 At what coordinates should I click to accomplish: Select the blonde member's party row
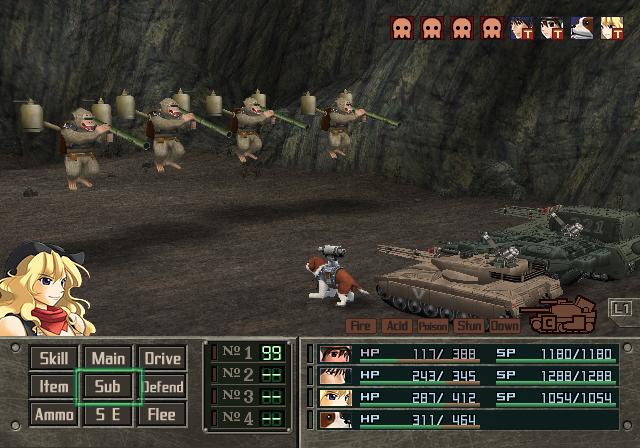[466, 397]
